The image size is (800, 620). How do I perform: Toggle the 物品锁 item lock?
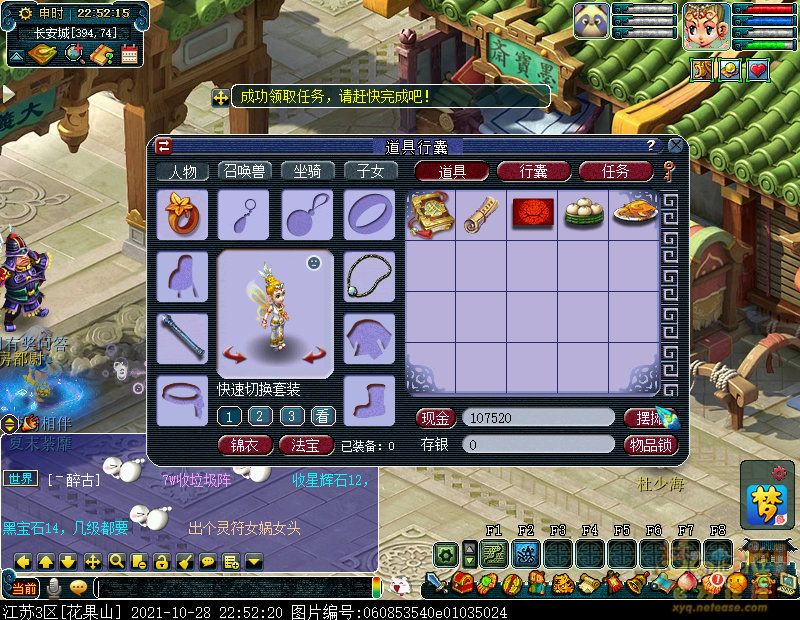point(650,444)
